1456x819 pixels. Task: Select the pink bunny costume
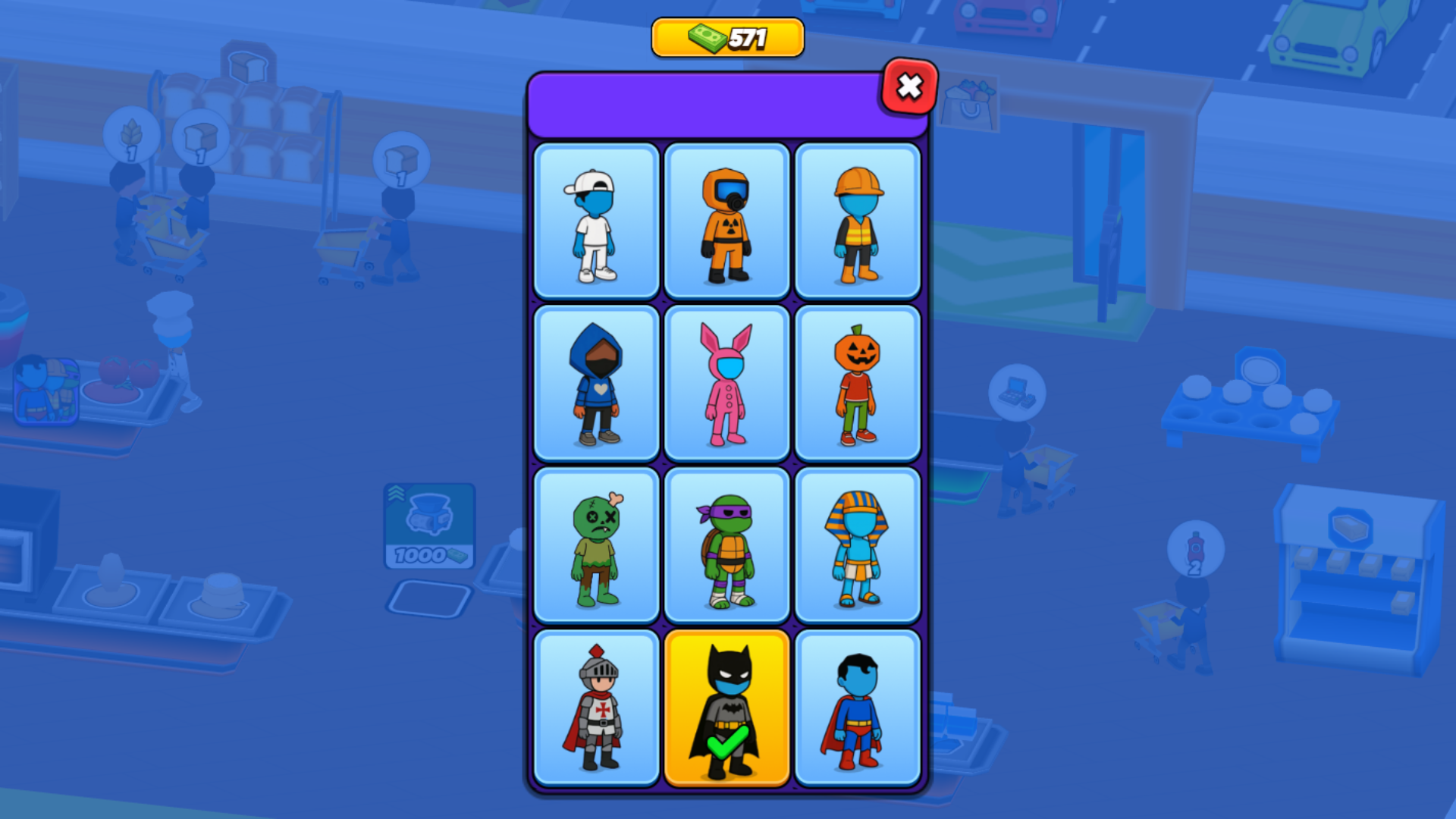coord(726,383)
